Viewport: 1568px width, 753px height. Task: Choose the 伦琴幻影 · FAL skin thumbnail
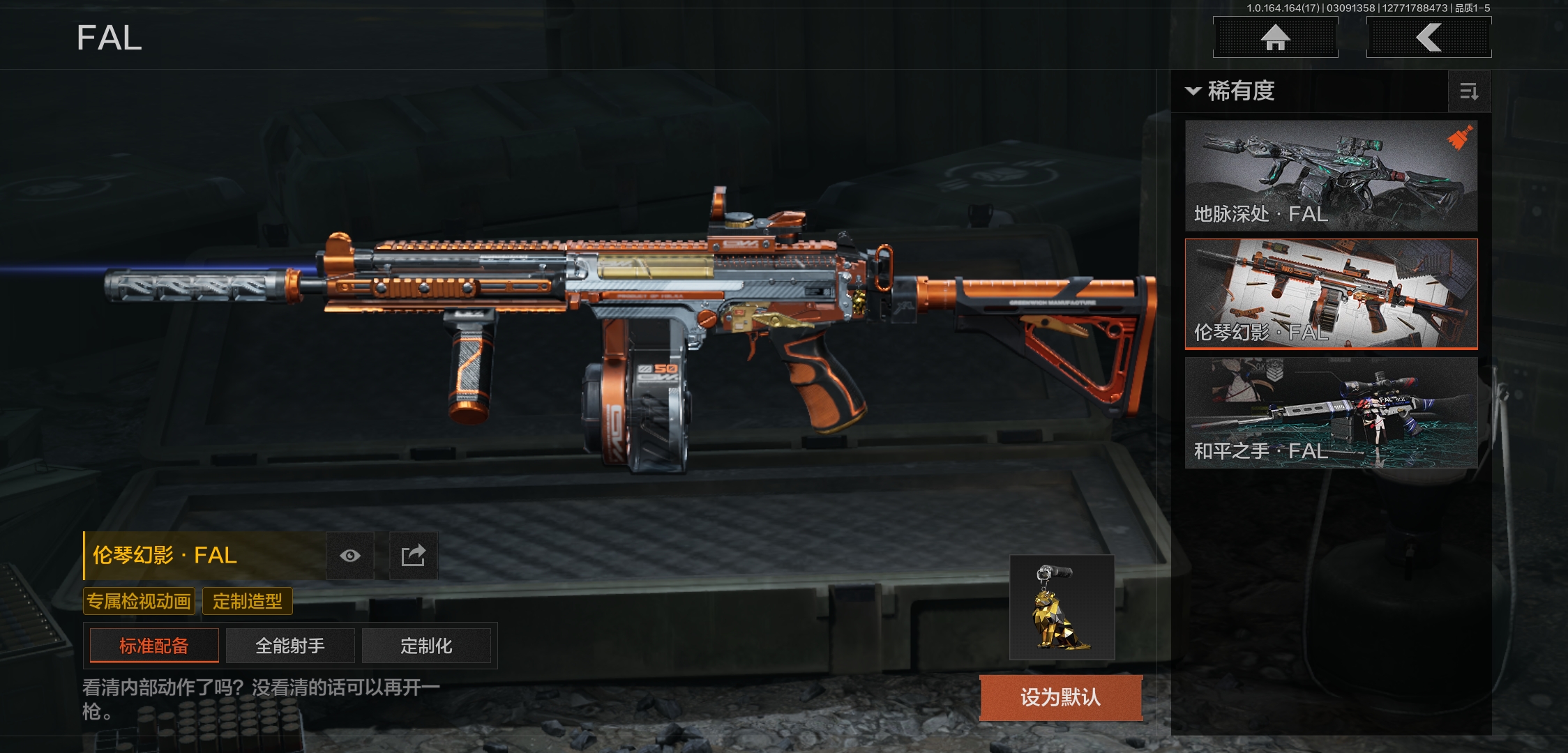(1331, 294)
